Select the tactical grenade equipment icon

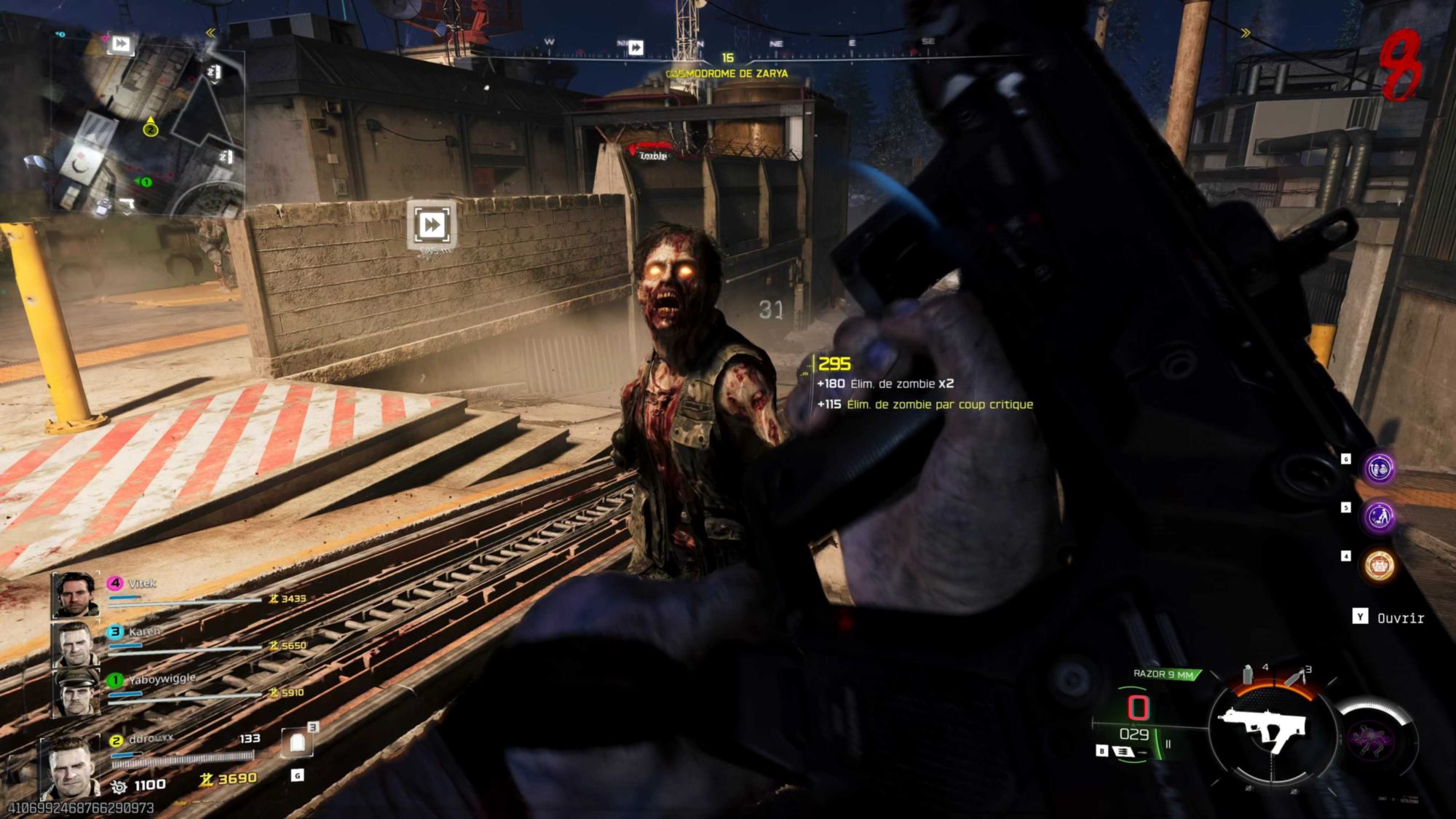[x=1248, y=675]
